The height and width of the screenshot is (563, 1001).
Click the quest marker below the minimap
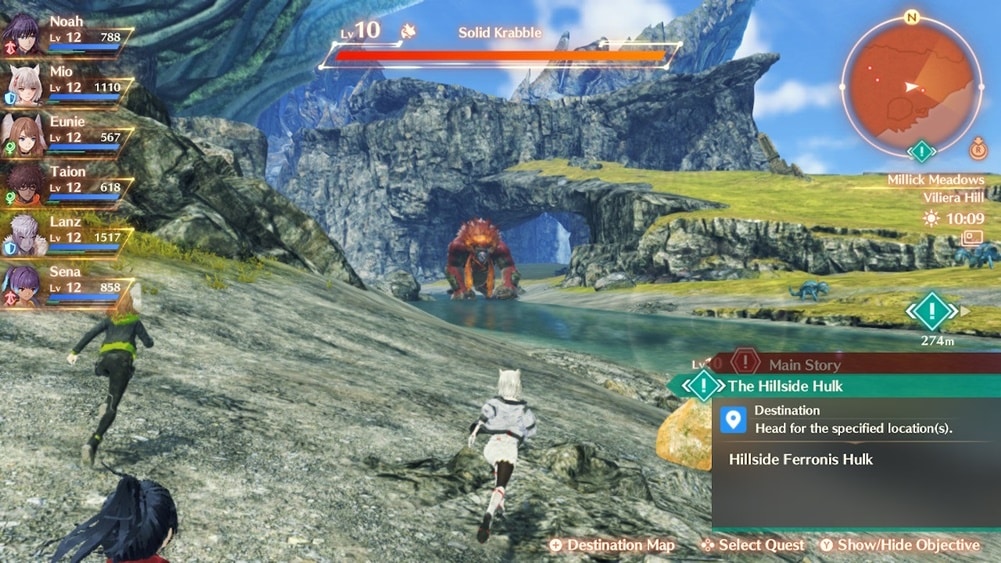pyautogui.click(x=921, y=152)
